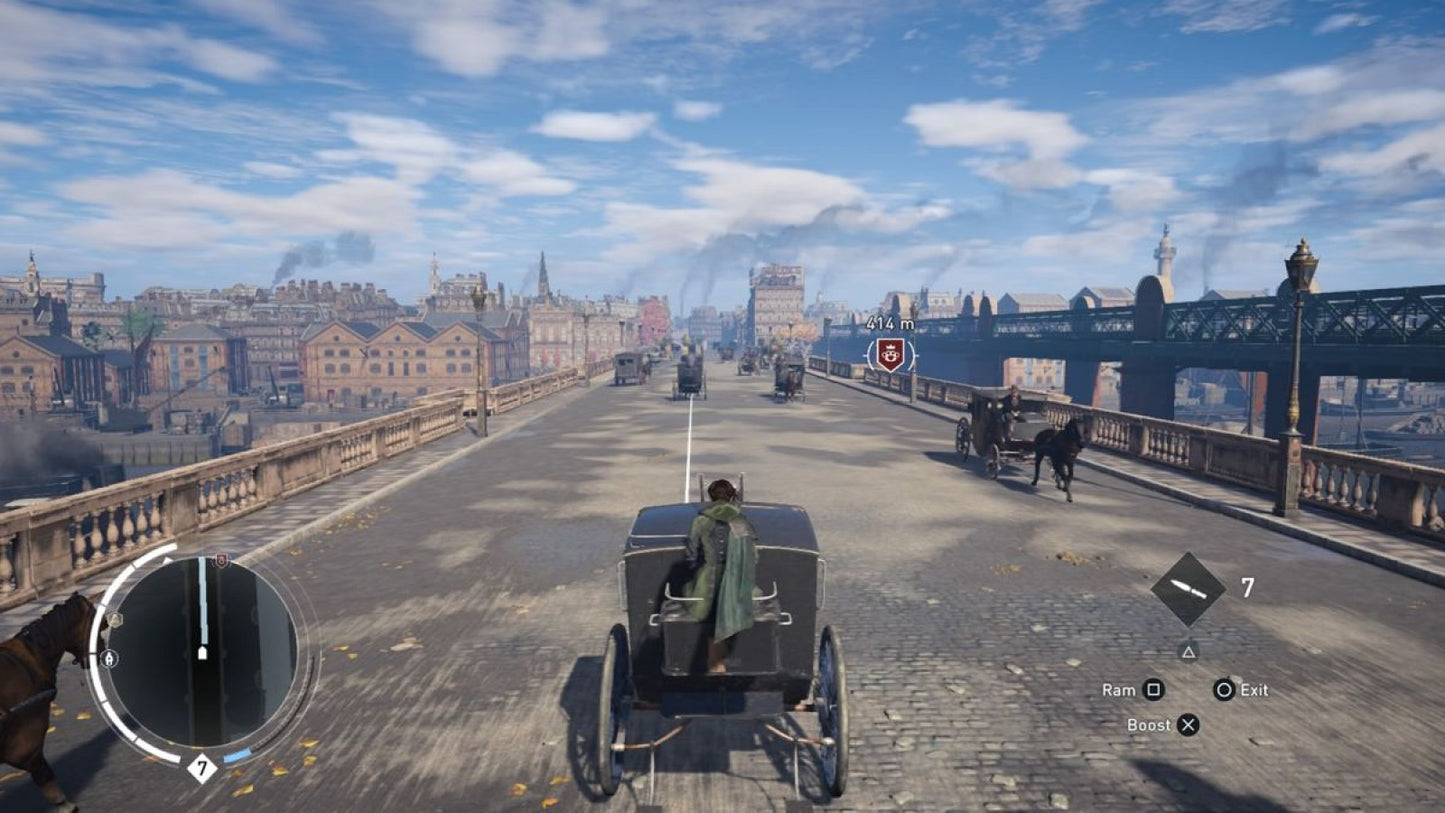Screen dimensions: 1445x813
Task: Click the red crest marker atop the minimap
Action: 221,559
